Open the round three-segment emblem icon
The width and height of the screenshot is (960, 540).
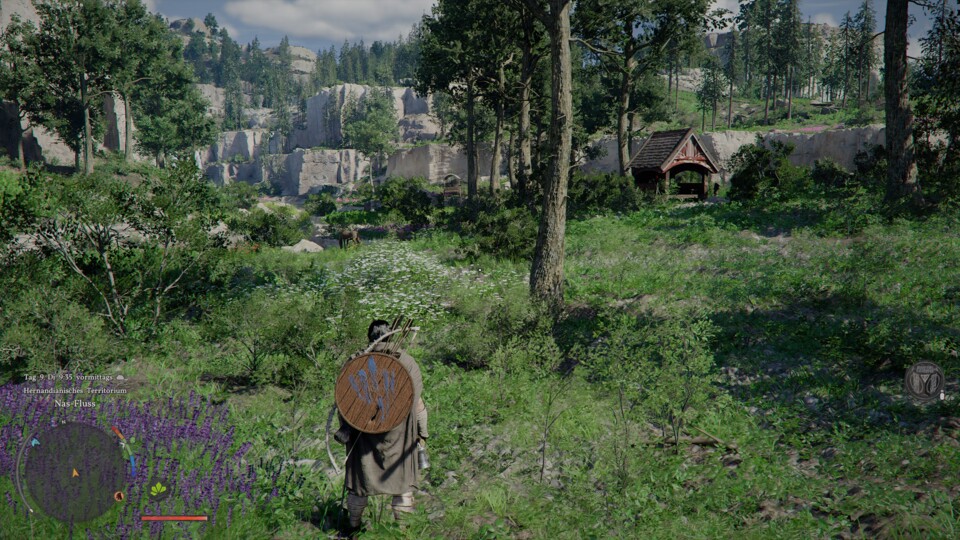coord(924,382)
